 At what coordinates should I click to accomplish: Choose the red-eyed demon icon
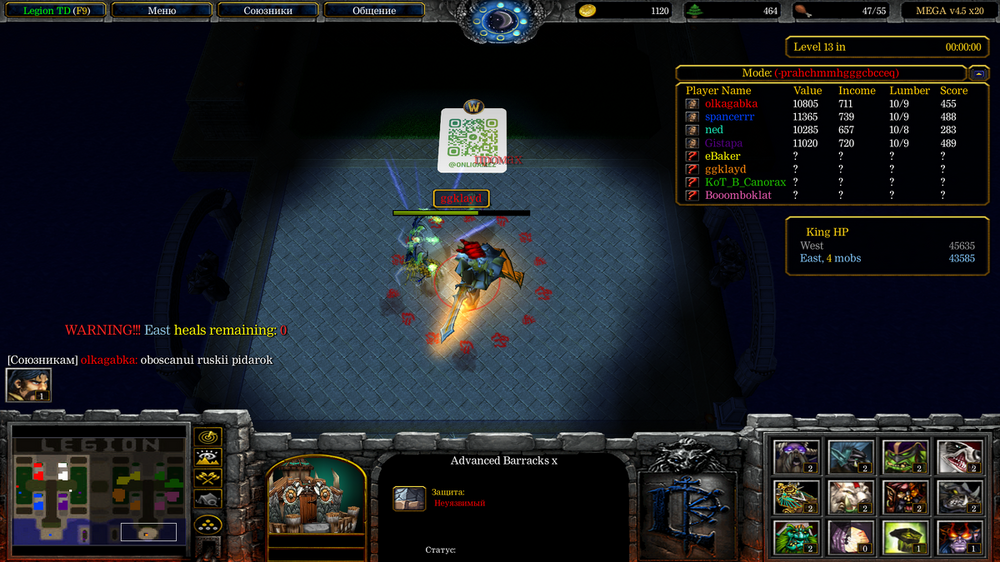957,536
